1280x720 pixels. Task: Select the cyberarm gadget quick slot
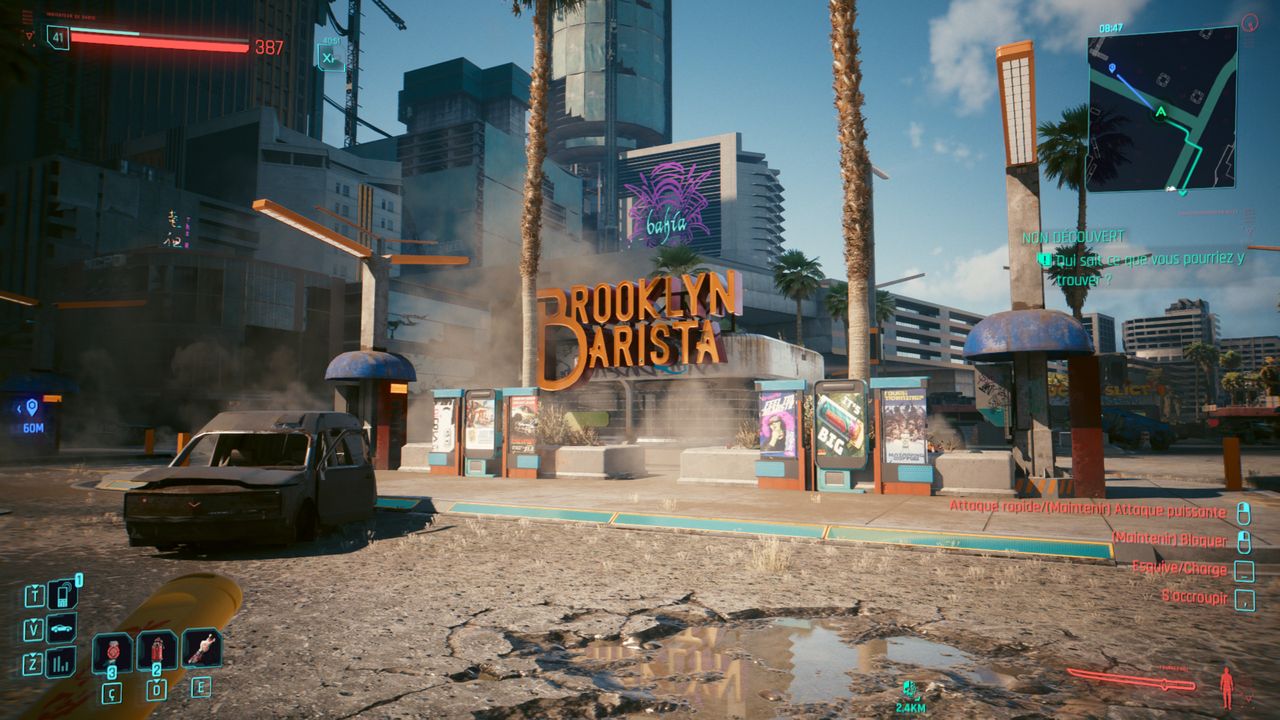tap(201, 648)
